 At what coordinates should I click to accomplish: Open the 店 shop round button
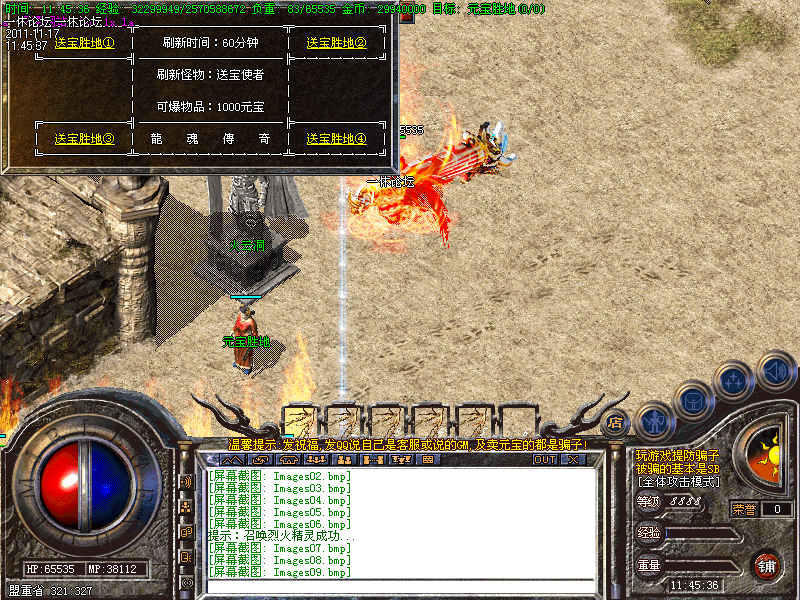617,423
